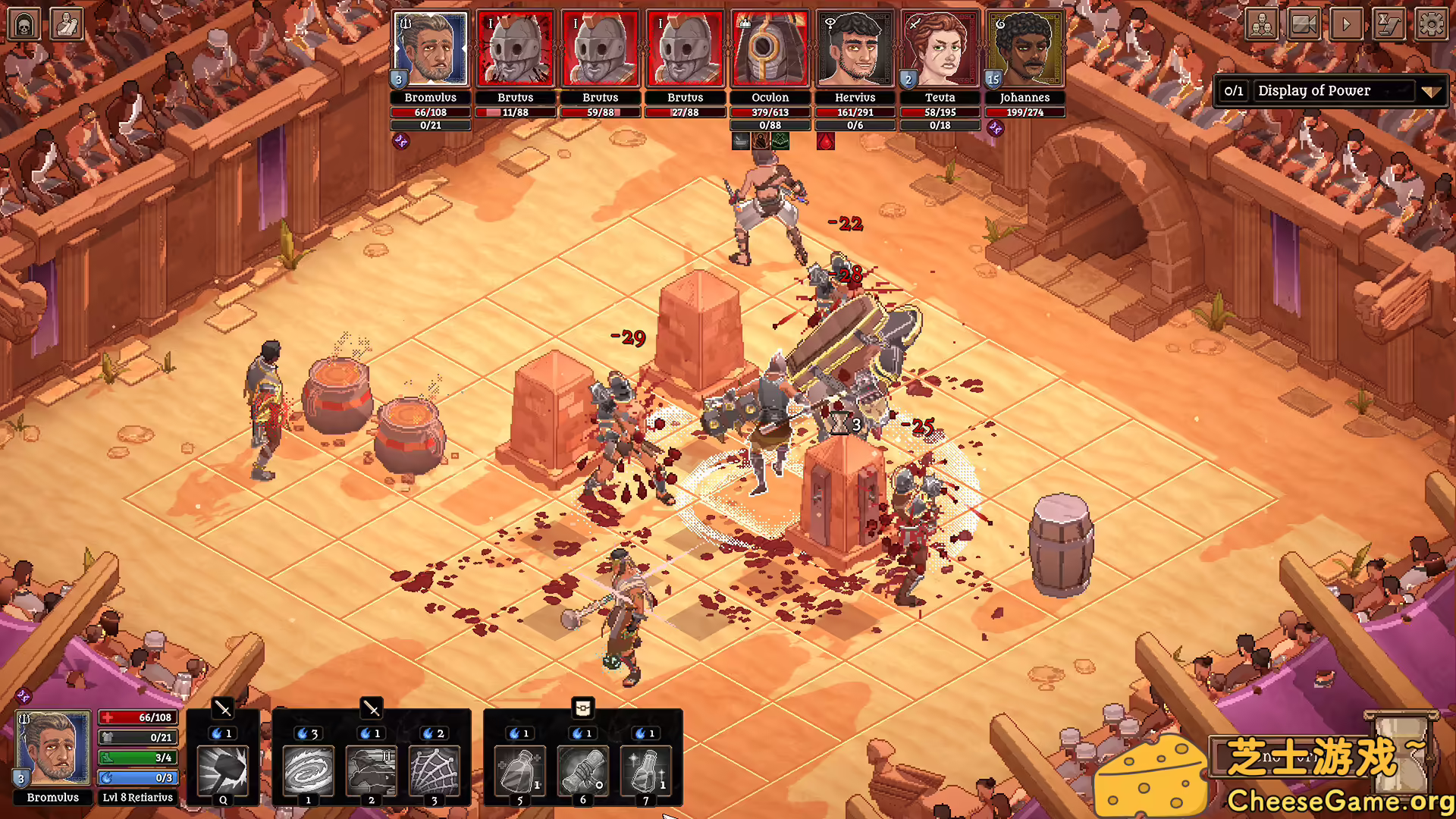1456x819 pixels.
Task: Activate the whirlwind swirl ability
Action: click(308, 770)
